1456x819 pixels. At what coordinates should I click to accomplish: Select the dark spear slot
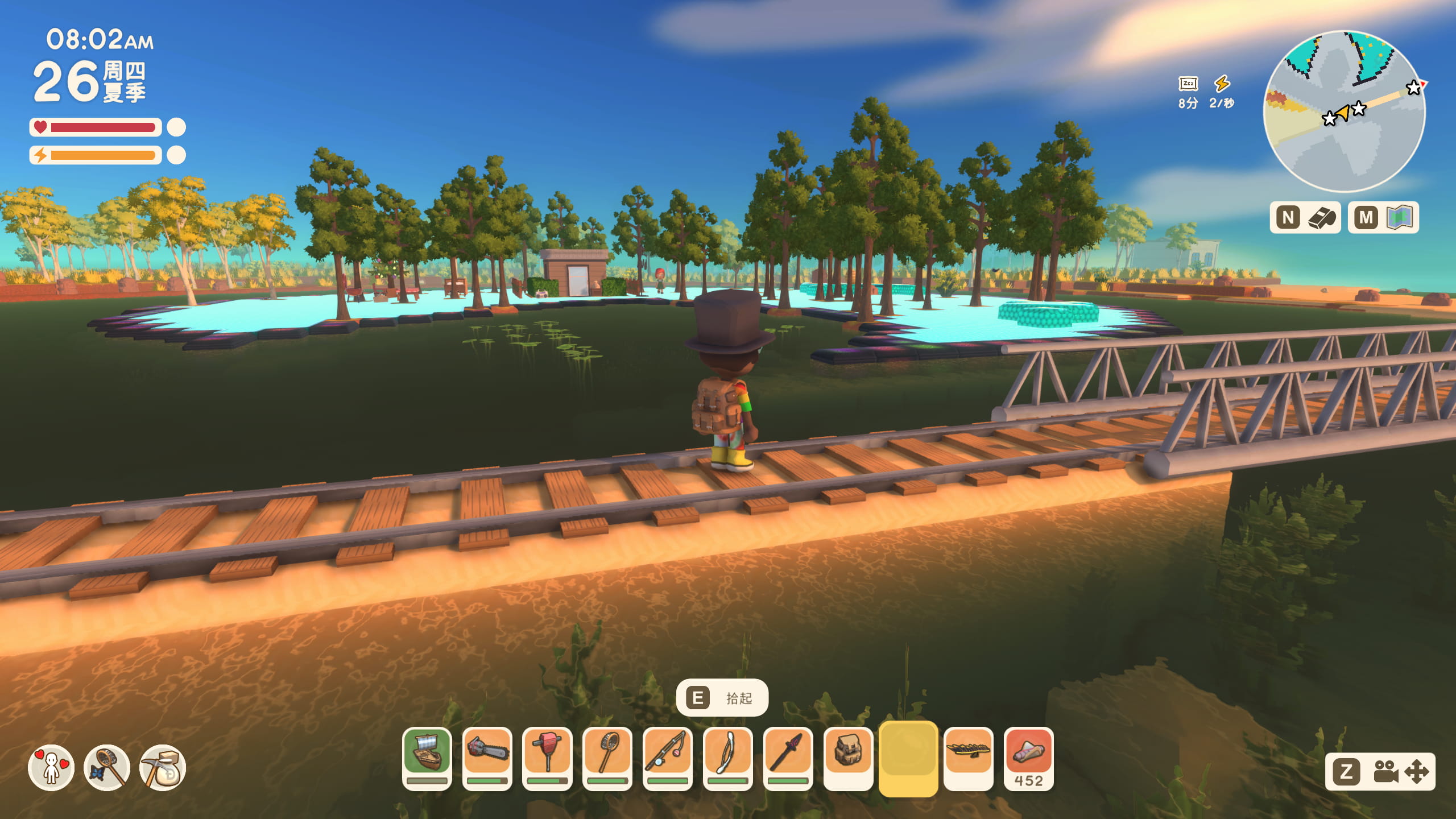click(788, 758)
